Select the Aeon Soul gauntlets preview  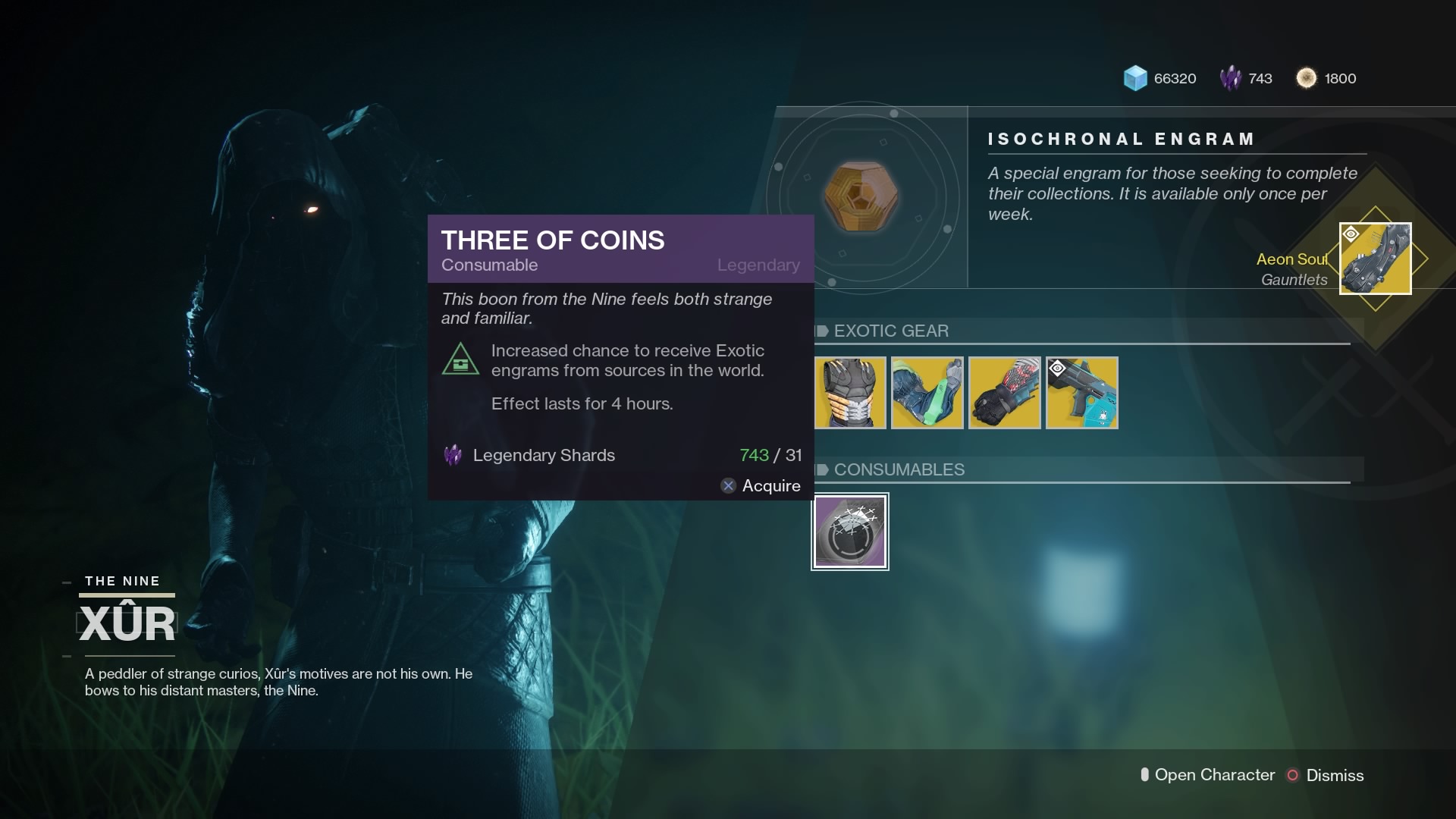1376,259
